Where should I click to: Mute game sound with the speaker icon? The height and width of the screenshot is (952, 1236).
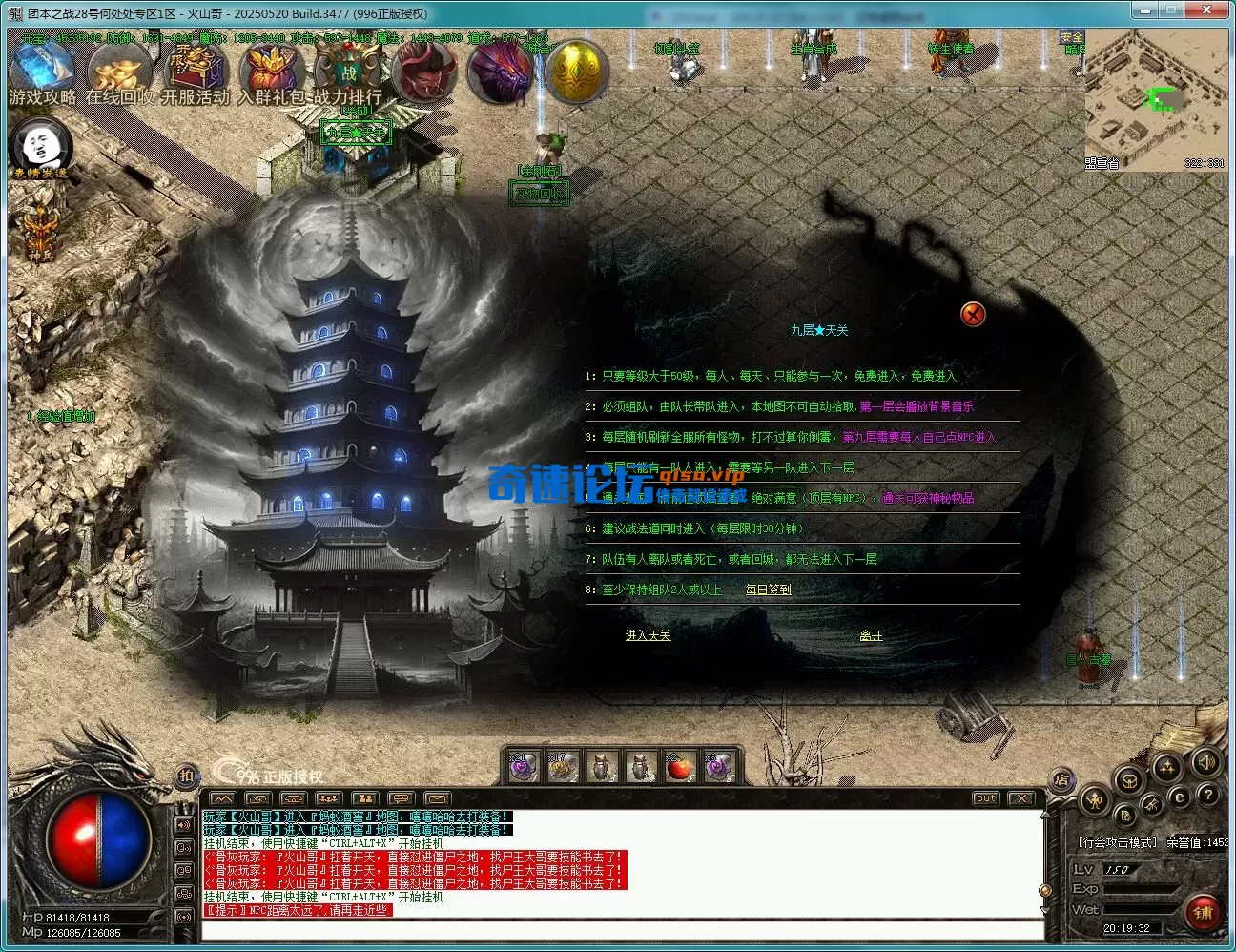[1205, 761]
